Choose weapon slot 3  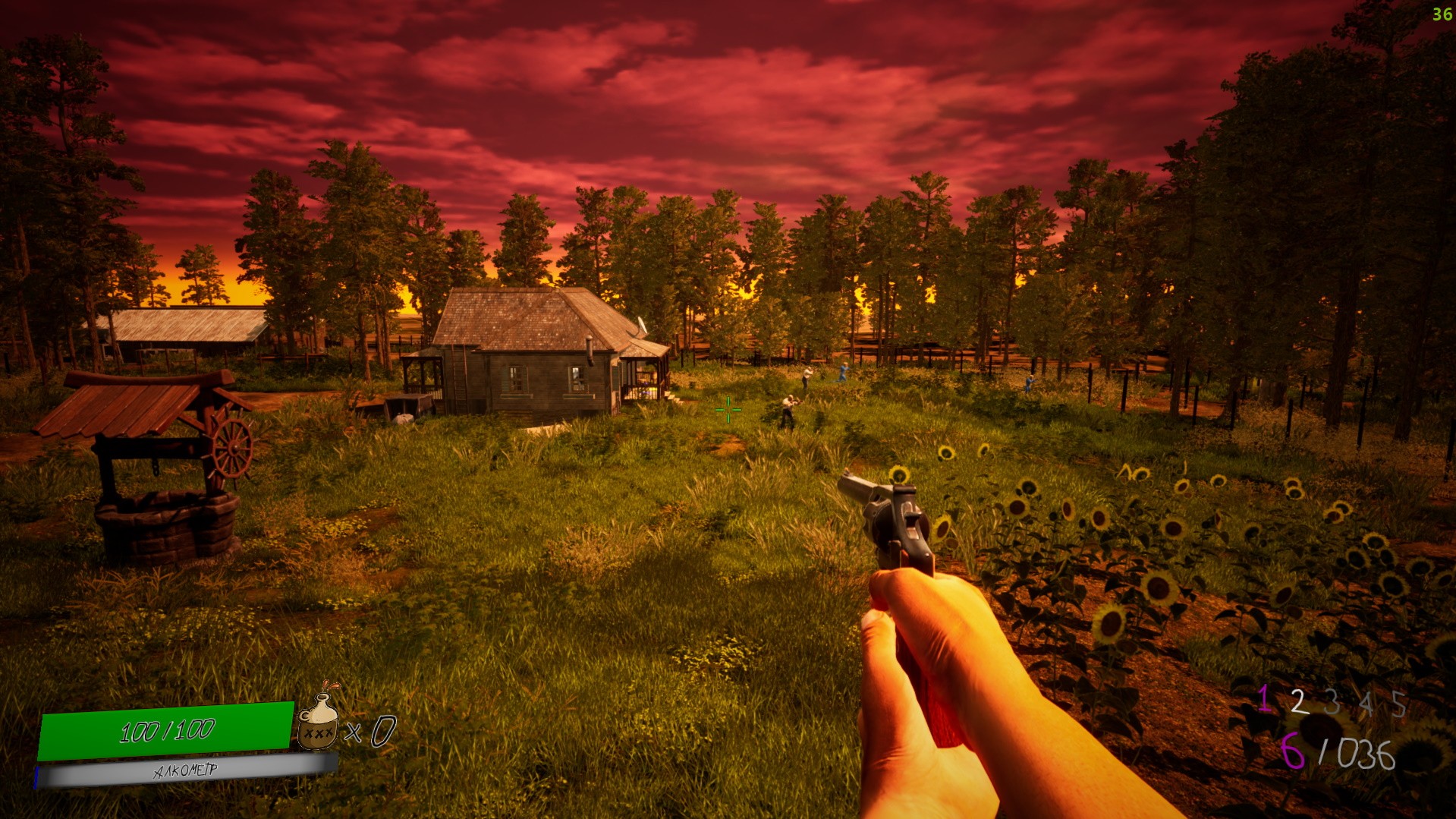click(1332, 703)
